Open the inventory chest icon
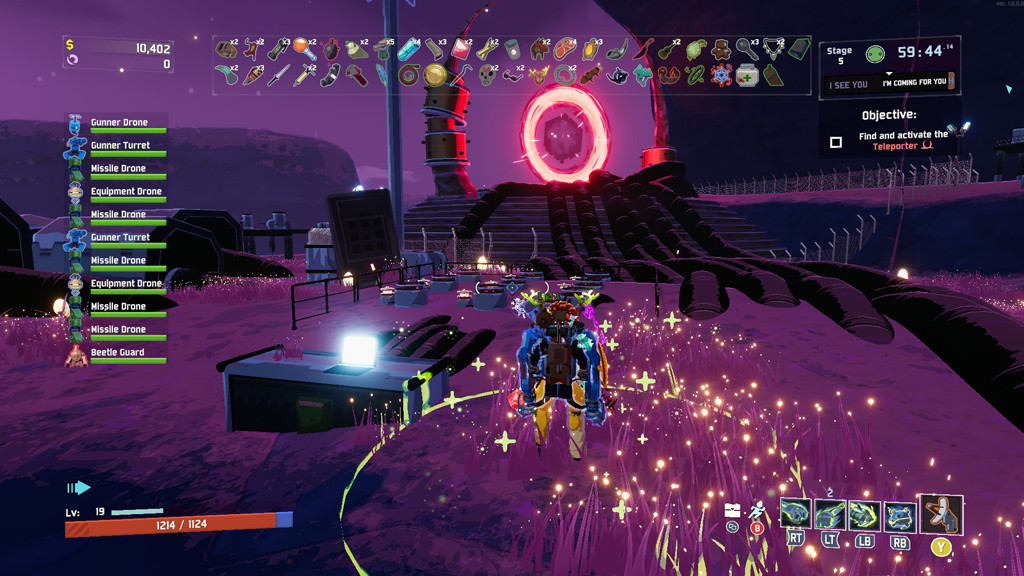The width and height of the screenshot is (1024, 576). click(x=732, y=510)
